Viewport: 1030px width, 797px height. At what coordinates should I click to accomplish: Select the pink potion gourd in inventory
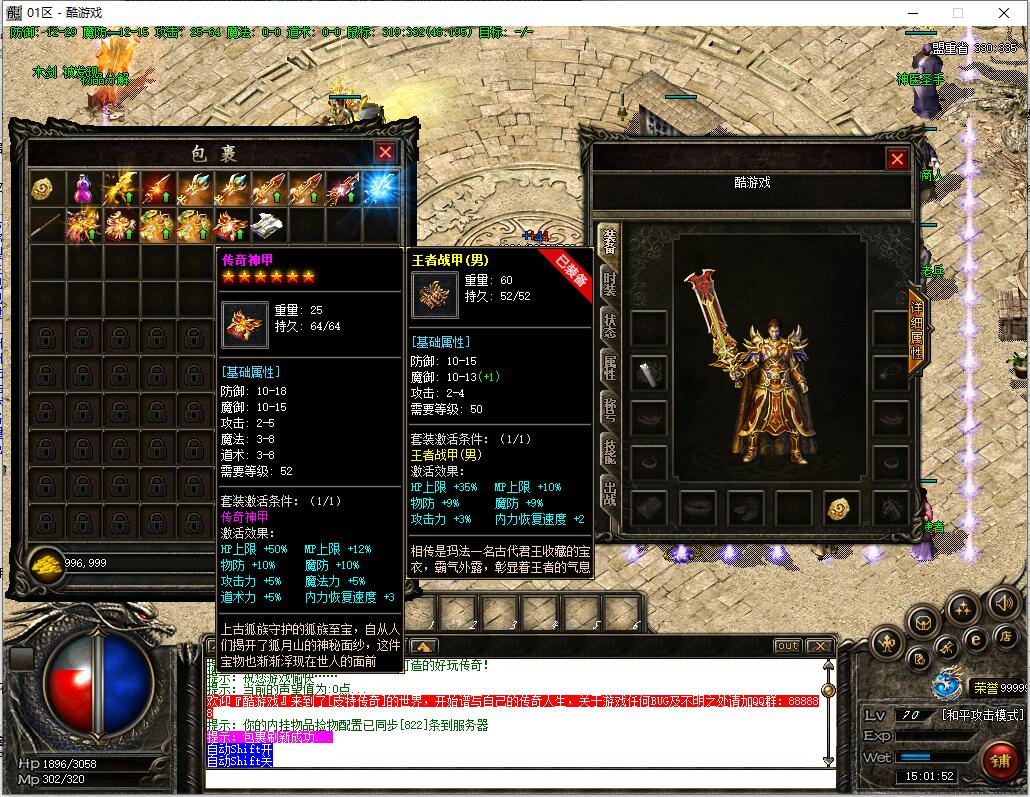tap(82, 188)
